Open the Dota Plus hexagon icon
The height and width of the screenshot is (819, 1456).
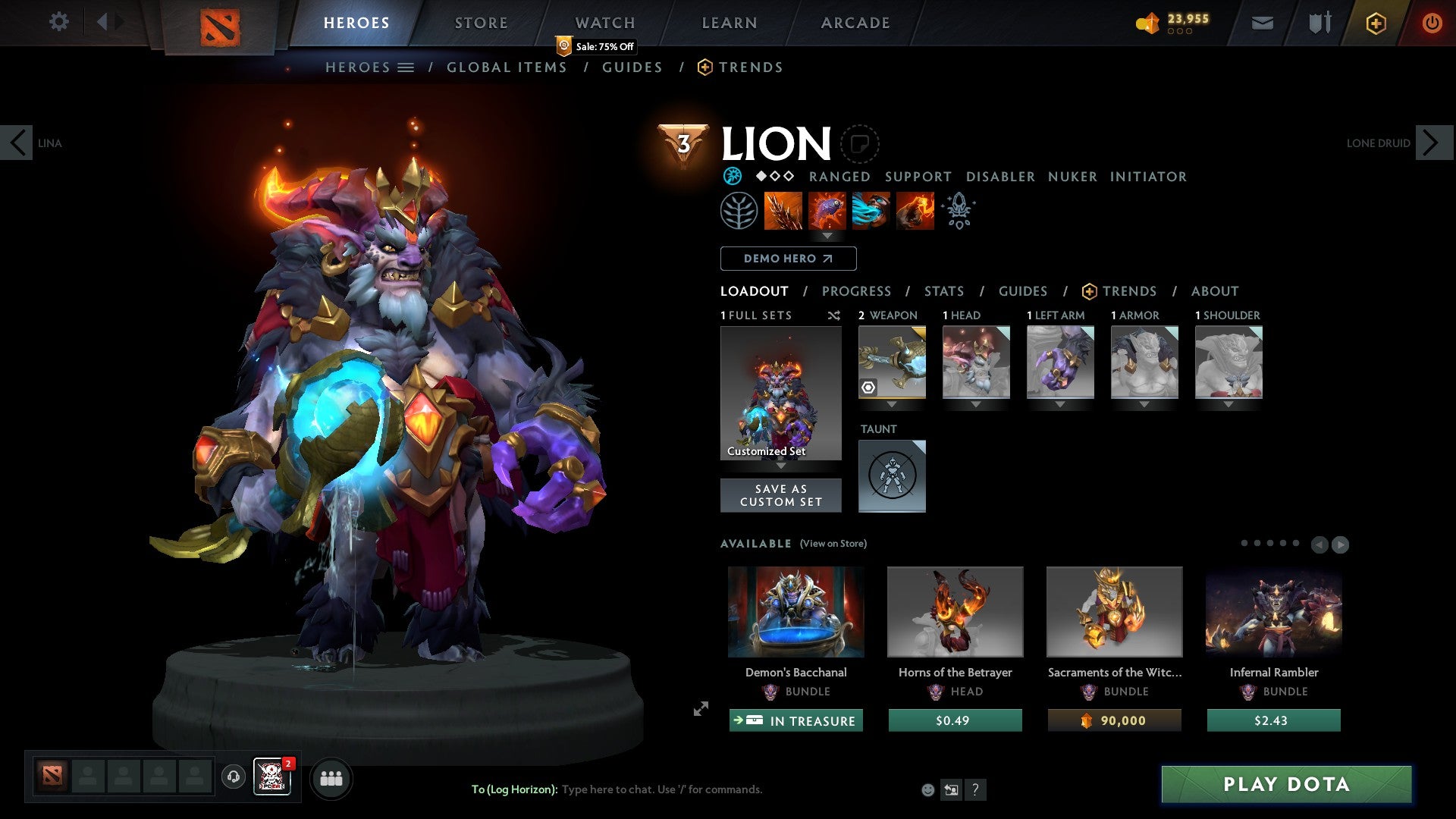point(1375,23)
